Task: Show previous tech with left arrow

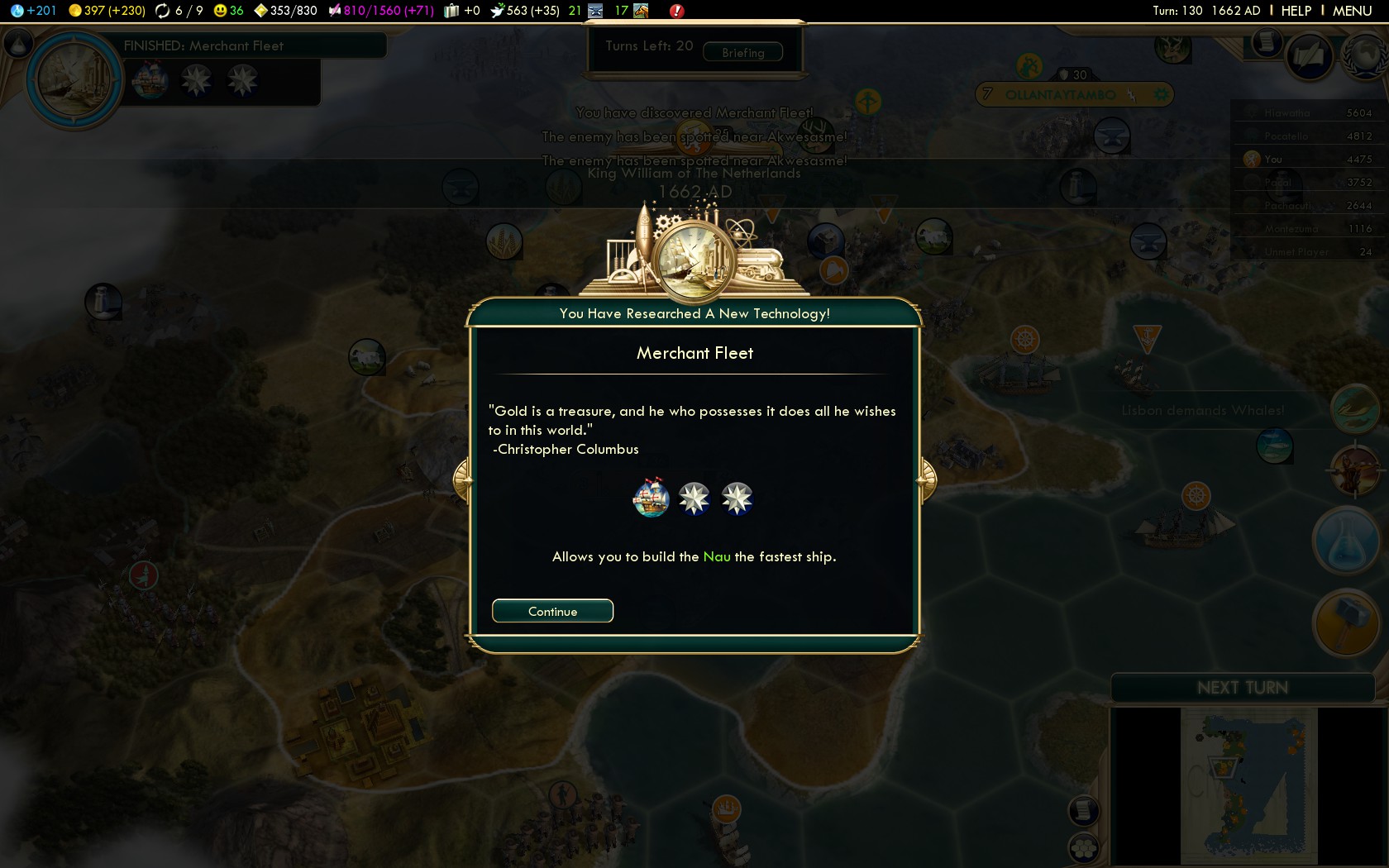Action: pyautogui.click(x=462, y=479)
